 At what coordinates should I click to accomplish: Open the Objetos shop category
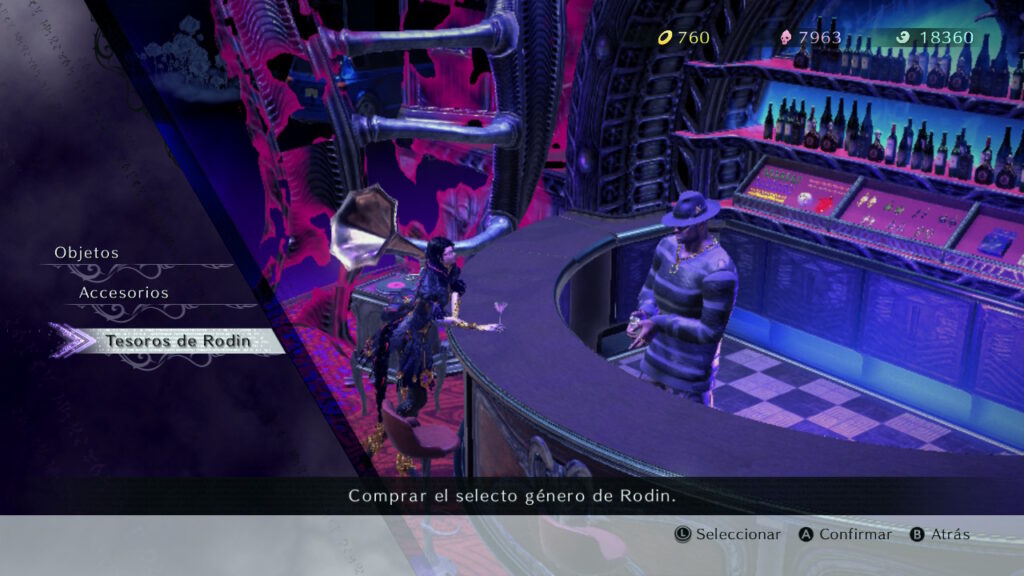click(x=87, y=253)
